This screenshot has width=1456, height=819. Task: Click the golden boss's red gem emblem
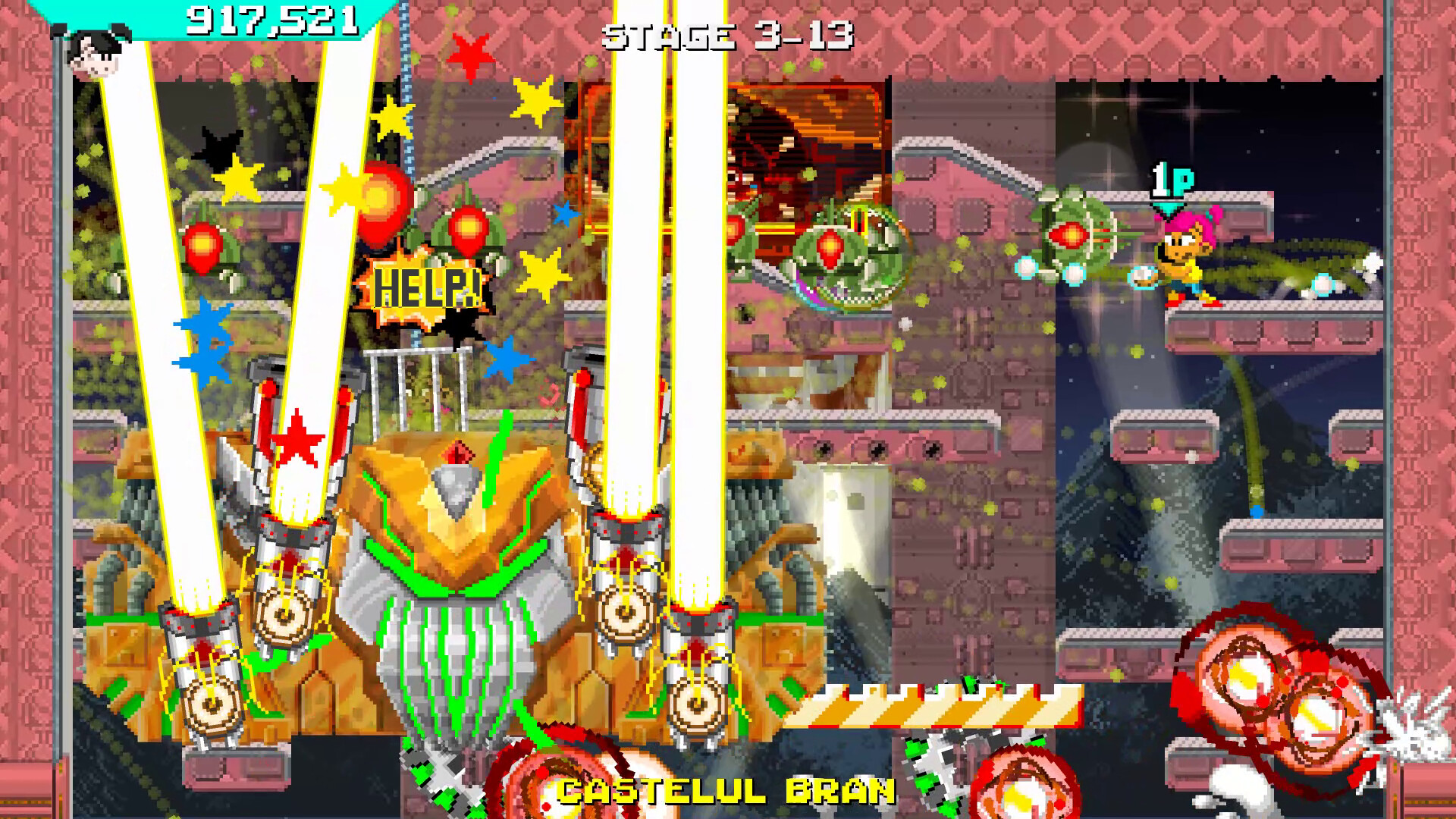457,453
